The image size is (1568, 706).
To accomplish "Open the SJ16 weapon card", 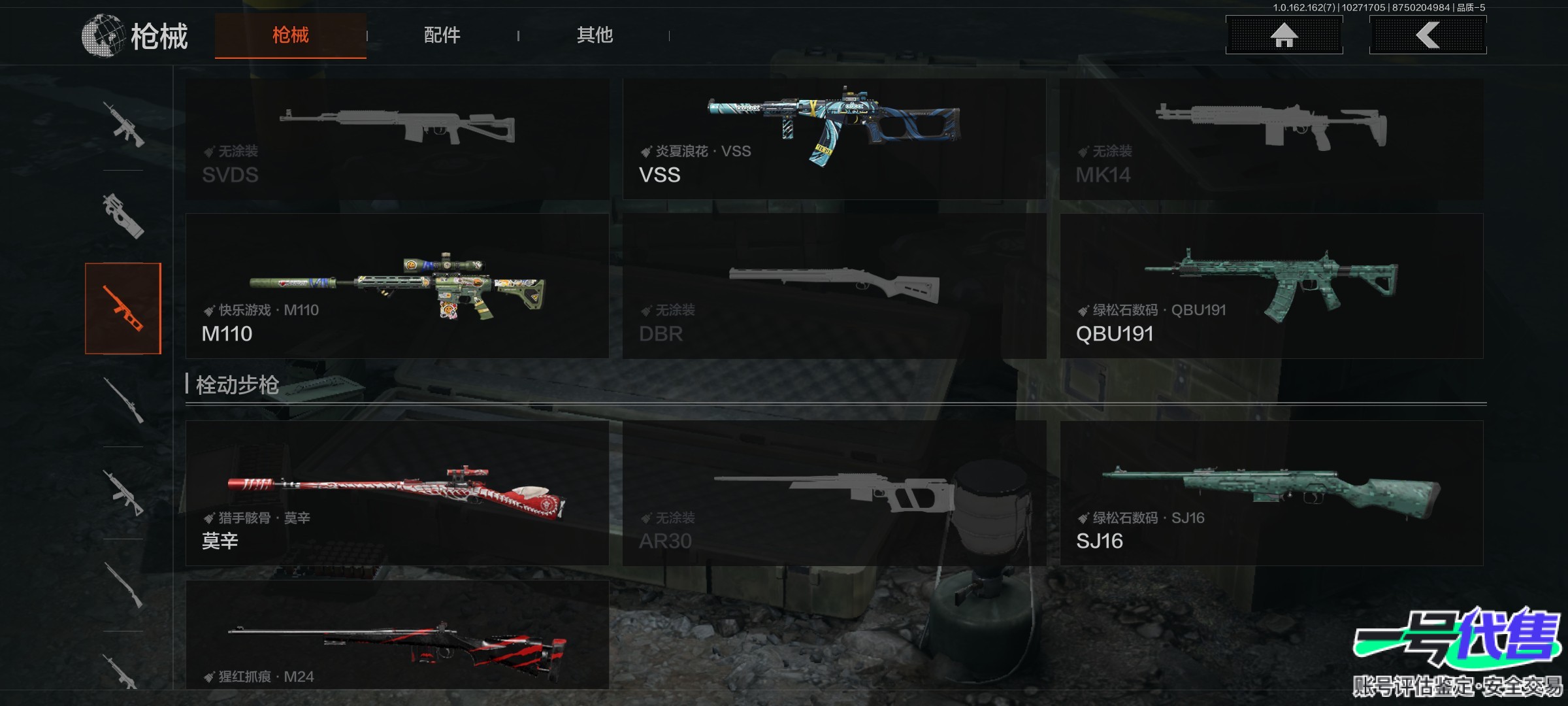I will pyautogui.click(x=1271, y=493).
